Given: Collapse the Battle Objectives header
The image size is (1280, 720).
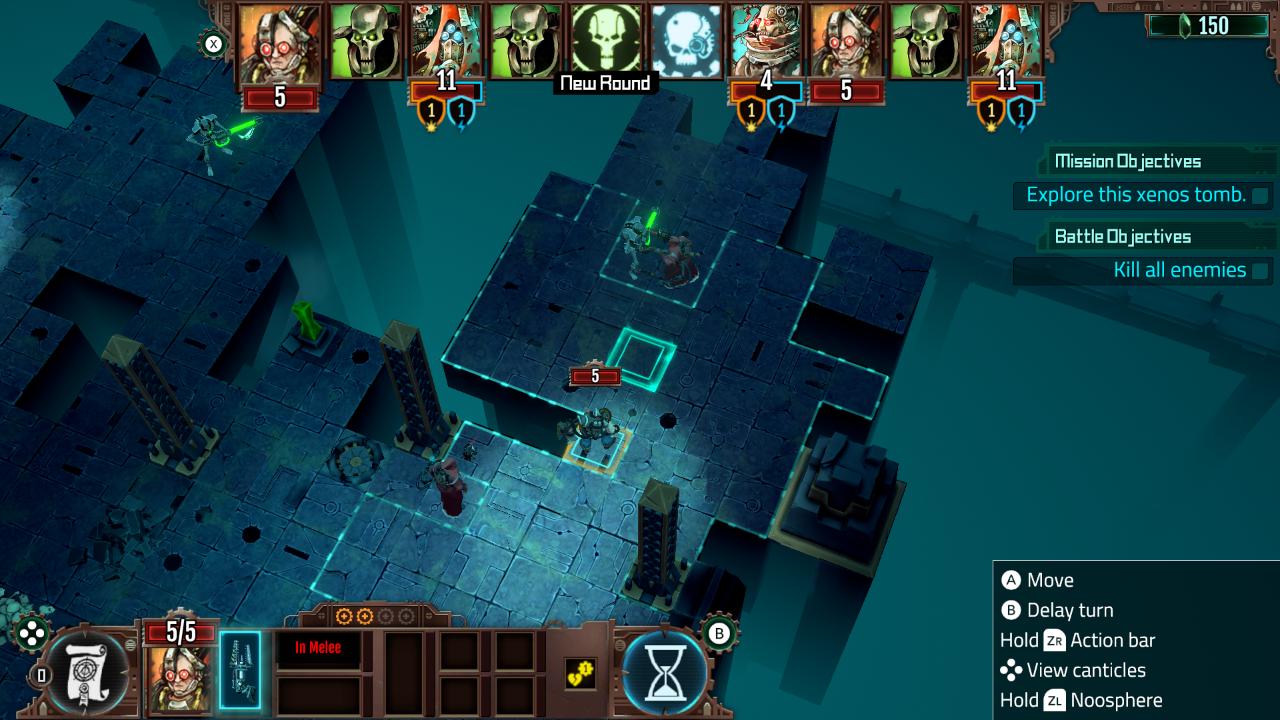Looking at the screenshot, I should click(1122, 236).
